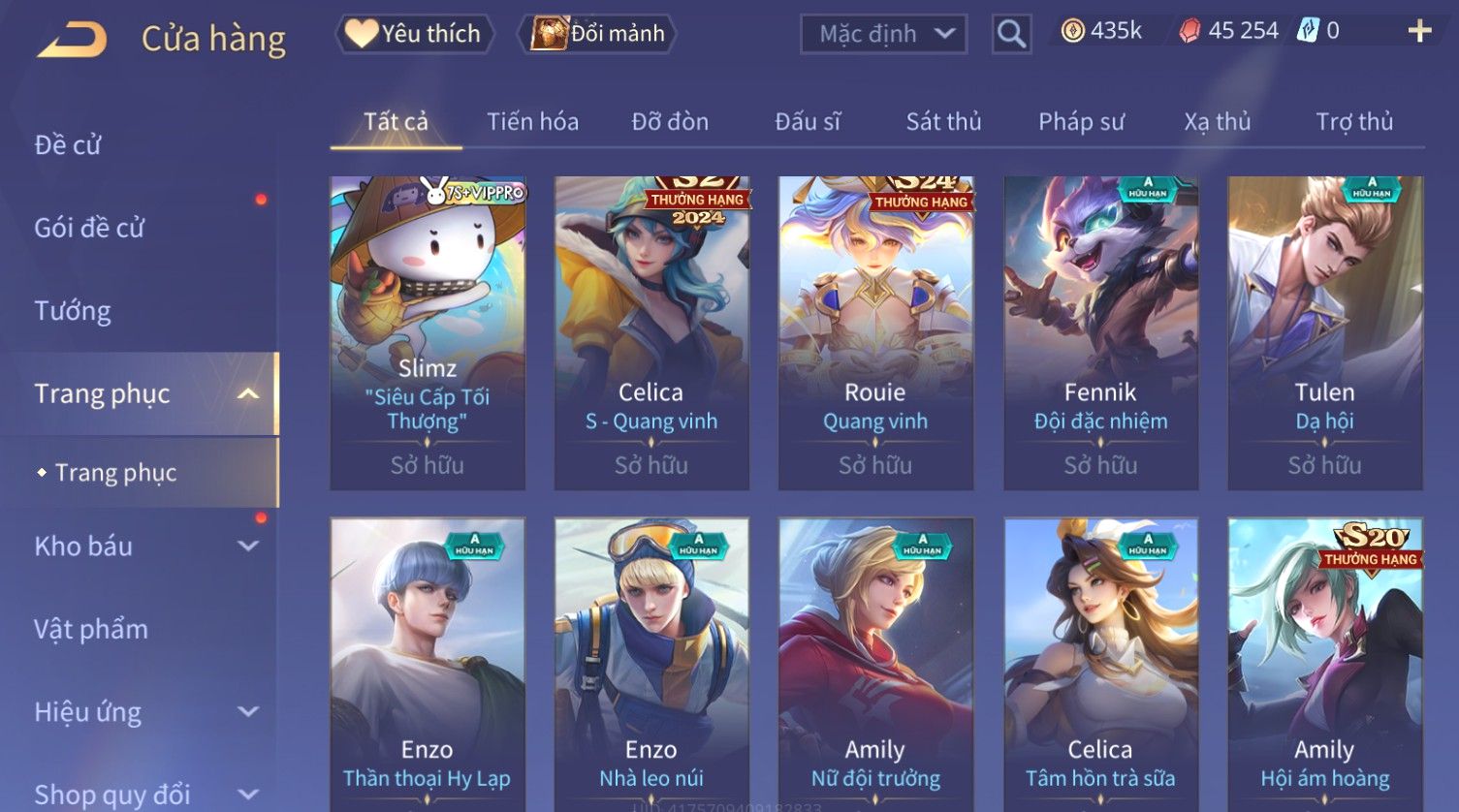Viewport: 1459px width, 812px height.
Task: Expand the Mặc định sort dropdown
Action: tap(883, 34)
